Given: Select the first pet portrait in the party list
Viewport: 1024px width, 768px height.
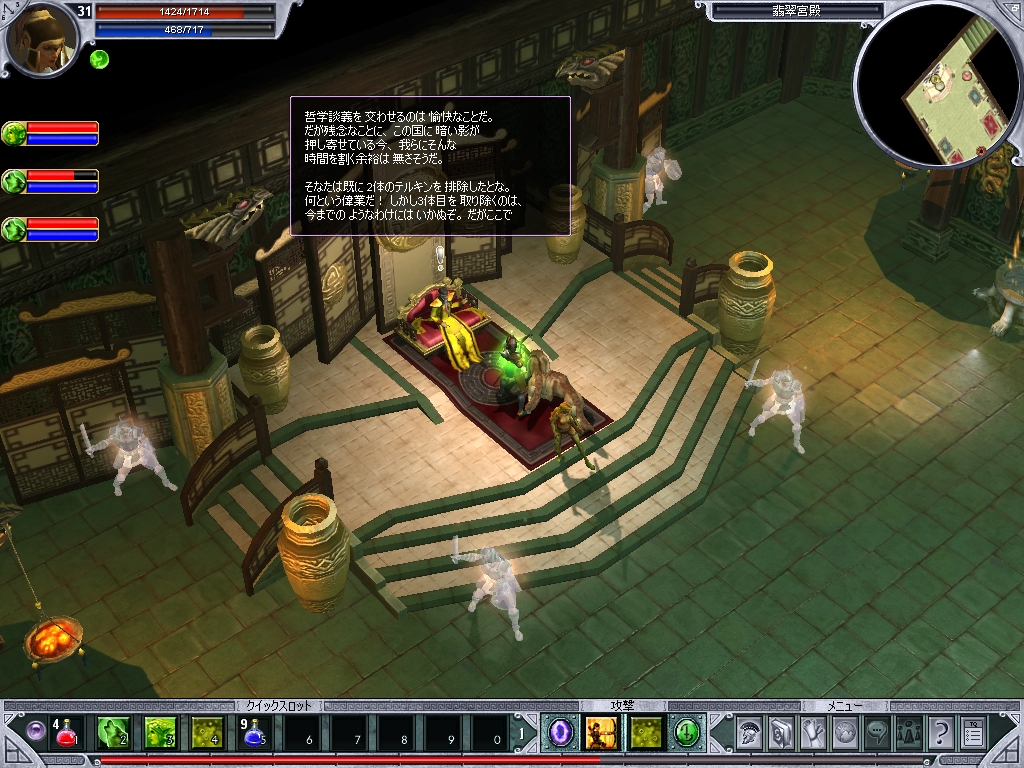Looking at the screenshot, I should coord(15,134).
